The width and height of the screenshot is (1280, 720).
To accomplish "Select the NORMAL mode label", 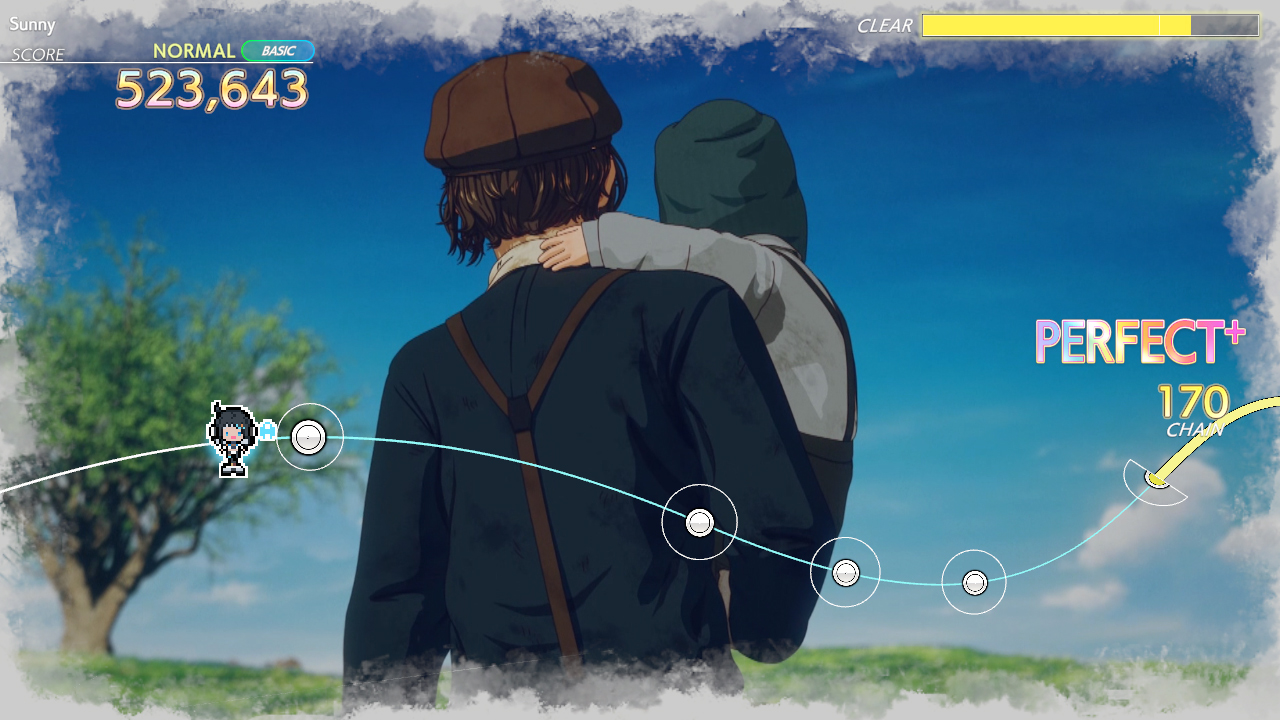I will (193, 49).
